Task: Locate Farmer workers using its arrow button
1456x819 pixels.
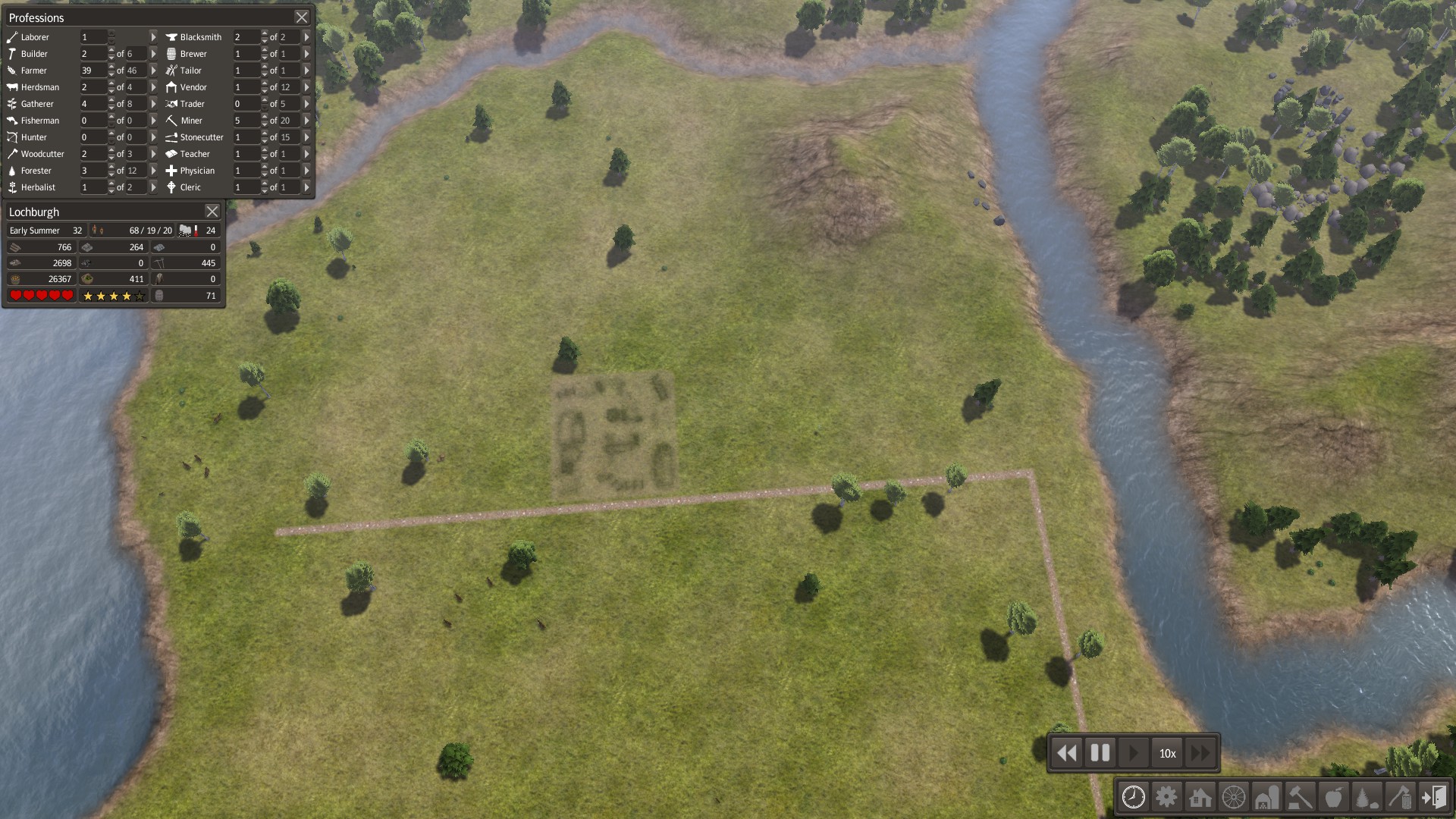Action: (153, 71)
